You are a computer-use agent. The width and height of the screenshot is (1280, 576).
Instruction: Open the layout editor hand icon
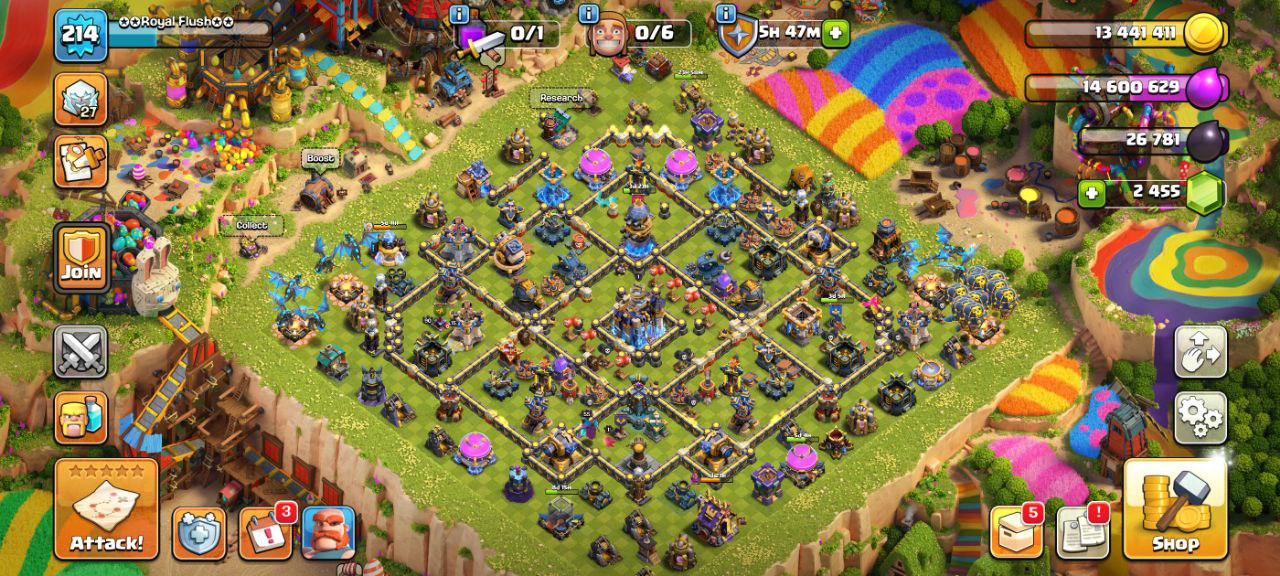[1200, 352]
